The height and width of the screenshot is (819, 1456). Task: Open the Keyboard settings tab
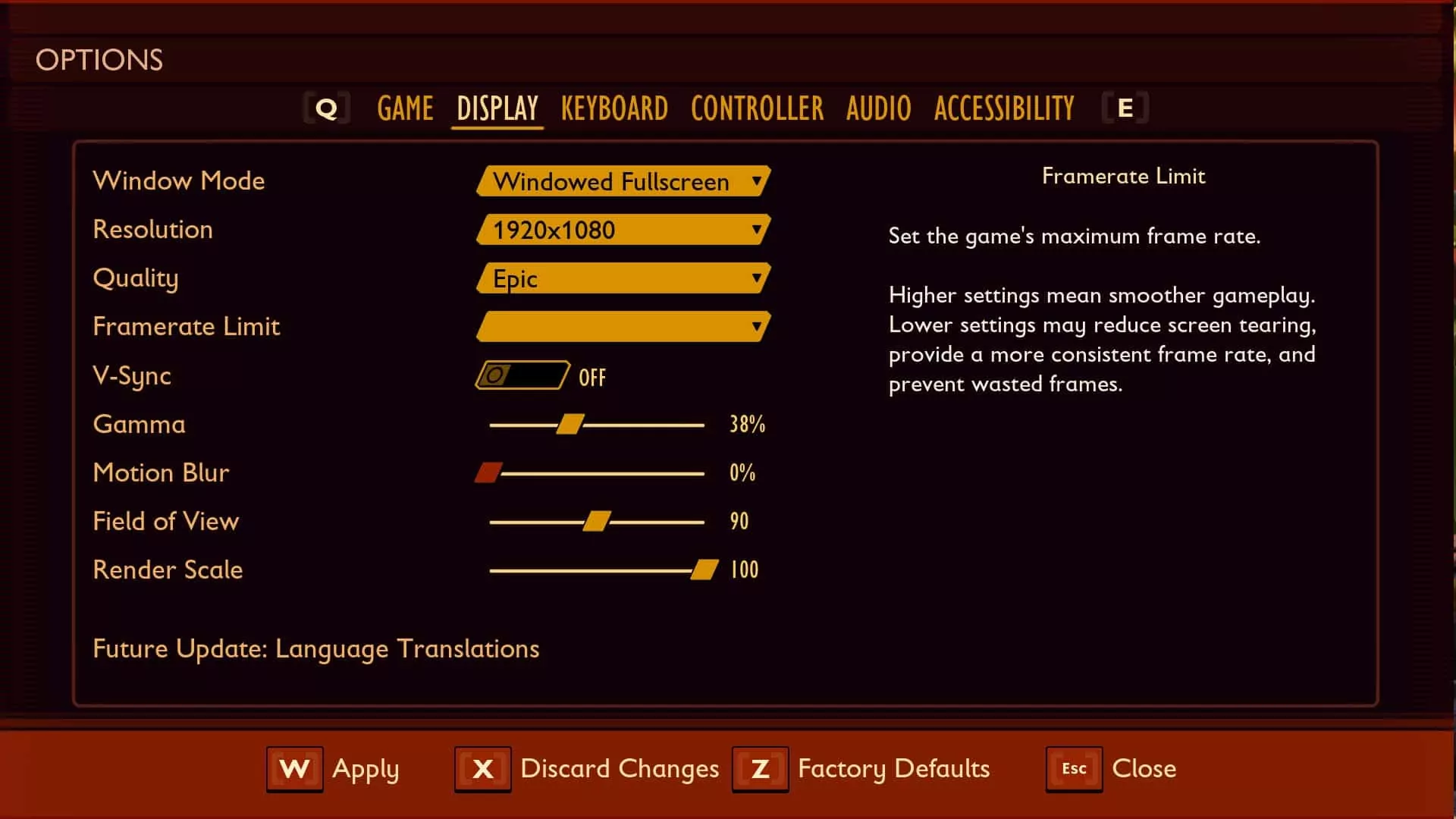614,108
